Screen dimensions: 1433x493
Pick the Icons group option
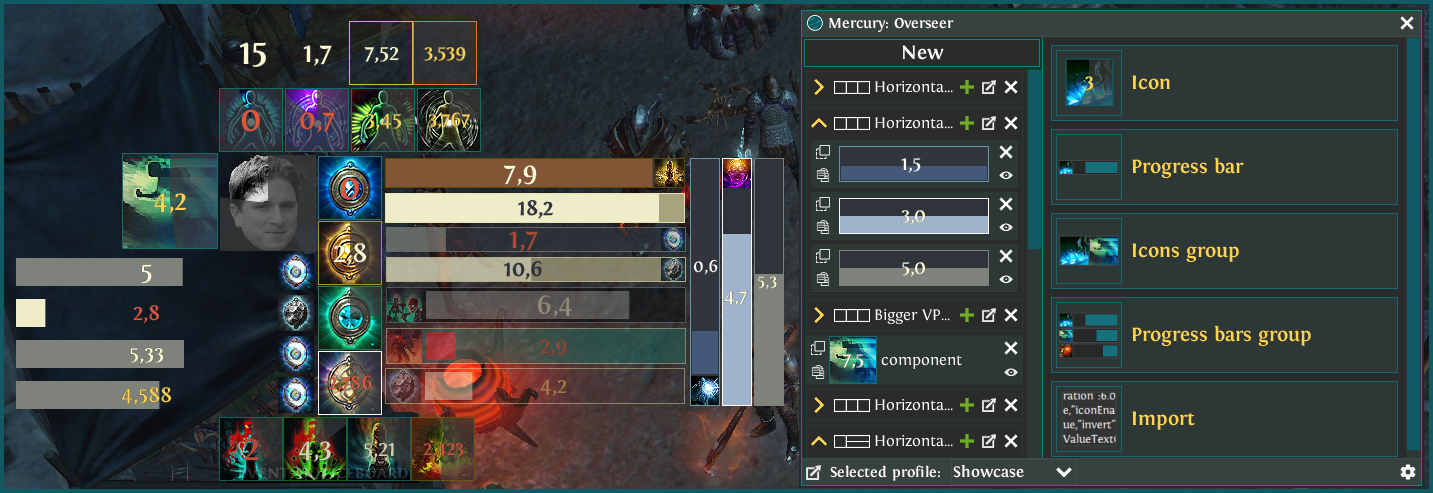click(1223, 251)
